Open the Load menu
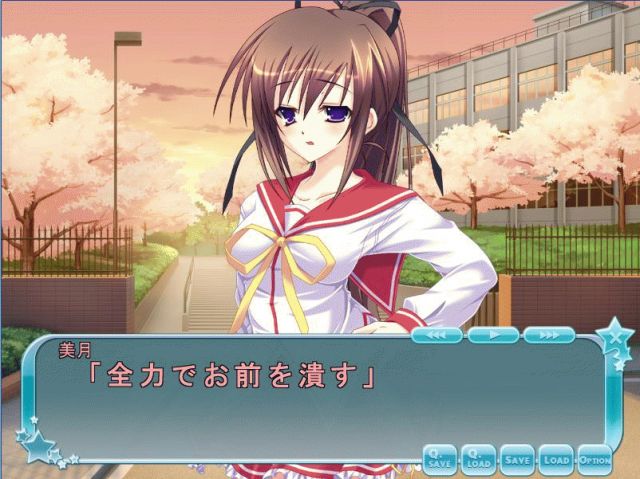This screenshot has height=479, width=640. point(556,458)
